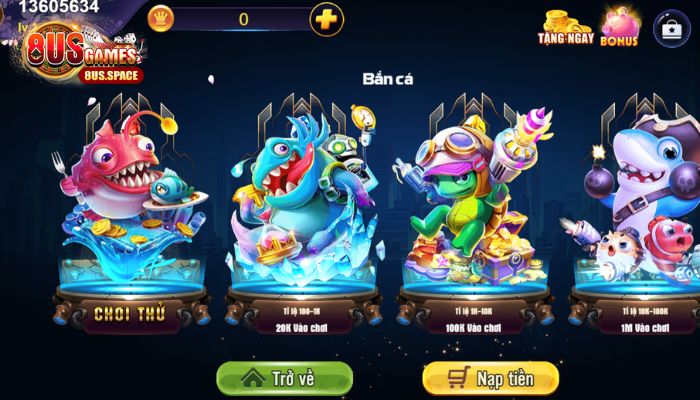
Task: Open the pink piggy Bonus icon
Action: (x=619, y=27)
